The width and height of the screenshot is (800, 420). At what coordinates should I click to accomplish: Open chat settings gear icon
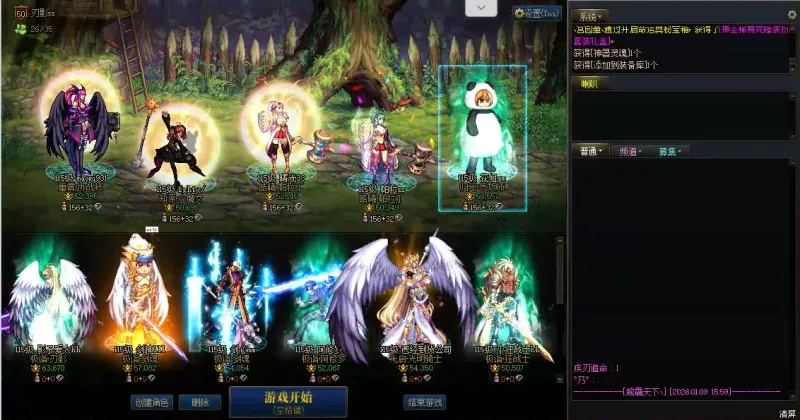791,12
